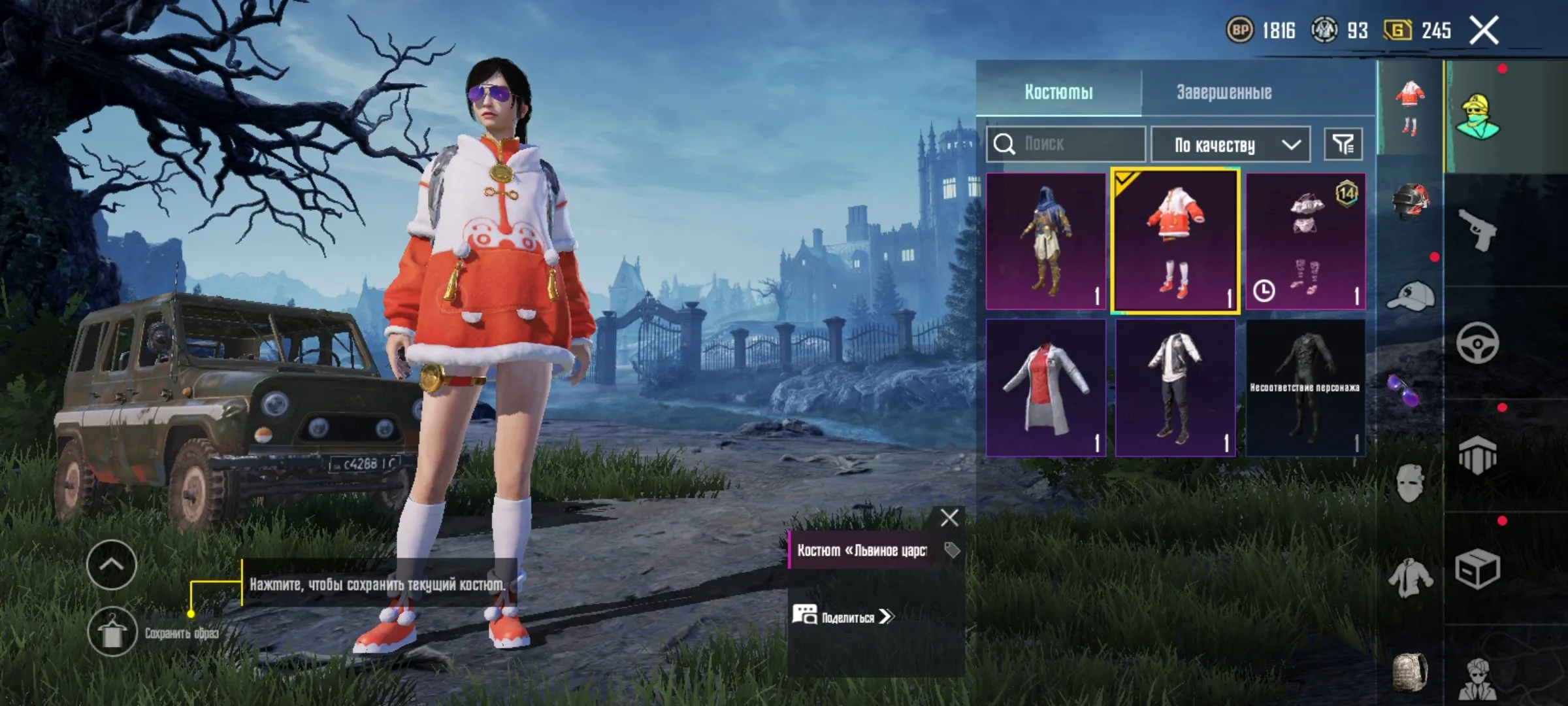Open the pistol weapons category
Viewport: 1568px width, 706px height.
1477,229
